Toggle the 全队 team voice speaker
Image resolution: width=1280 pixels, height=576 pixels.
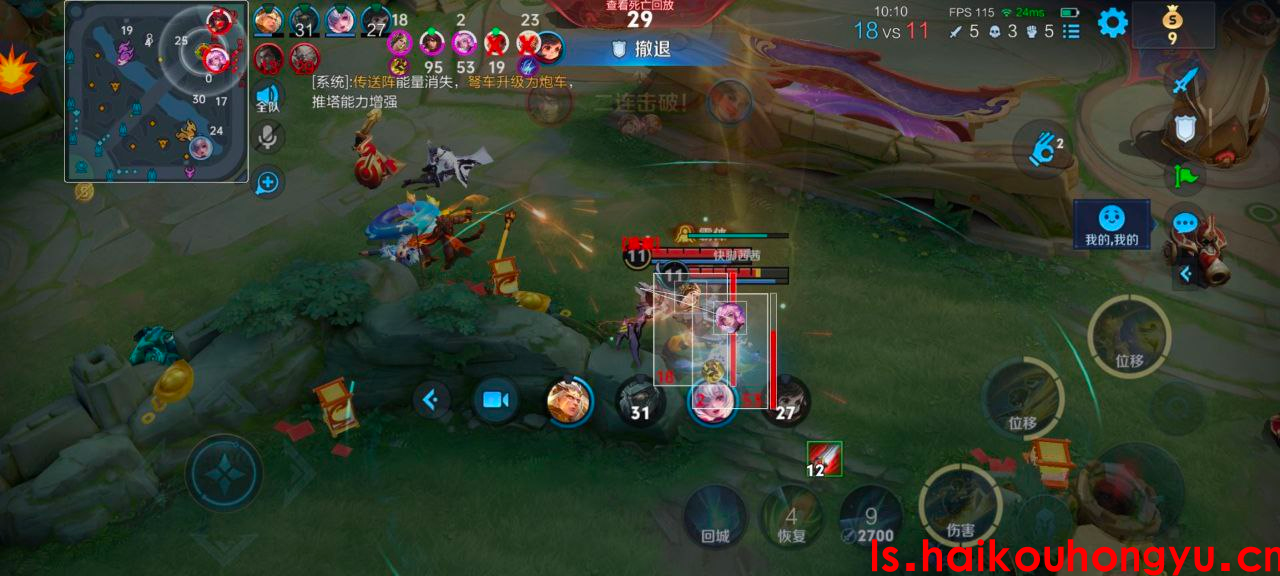267,96
